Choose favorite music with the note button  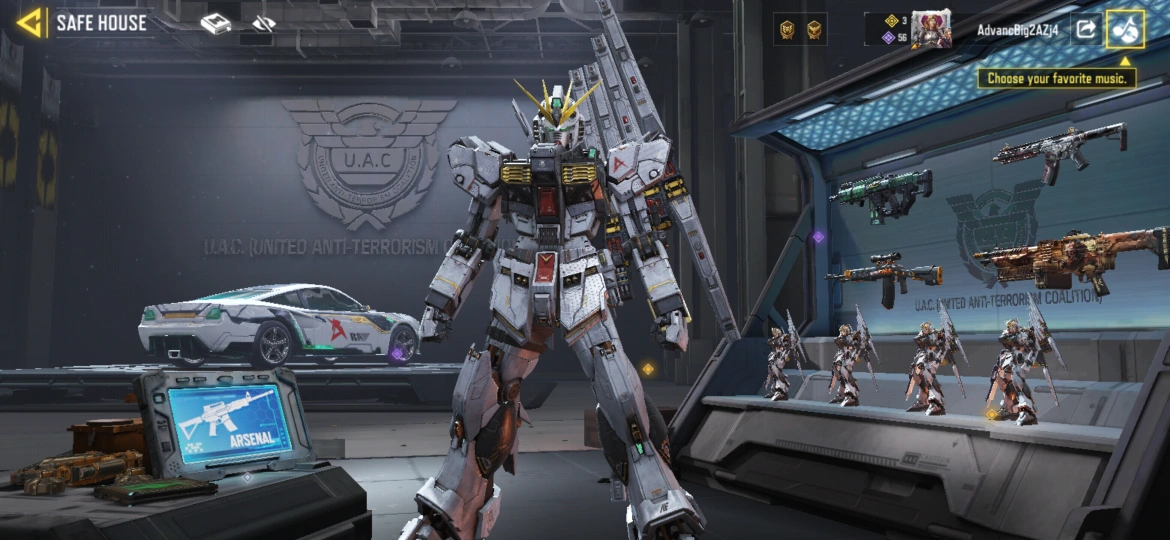1126,30
